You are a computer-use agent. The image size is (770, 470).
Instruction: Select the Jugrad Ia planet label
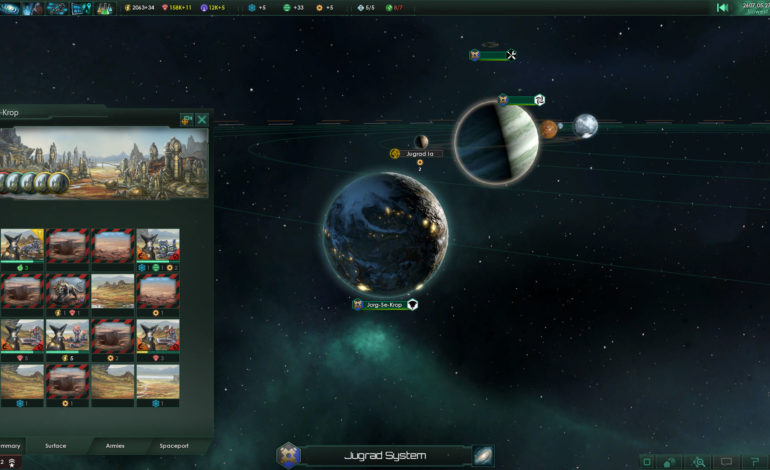click(x=418, y=154)
